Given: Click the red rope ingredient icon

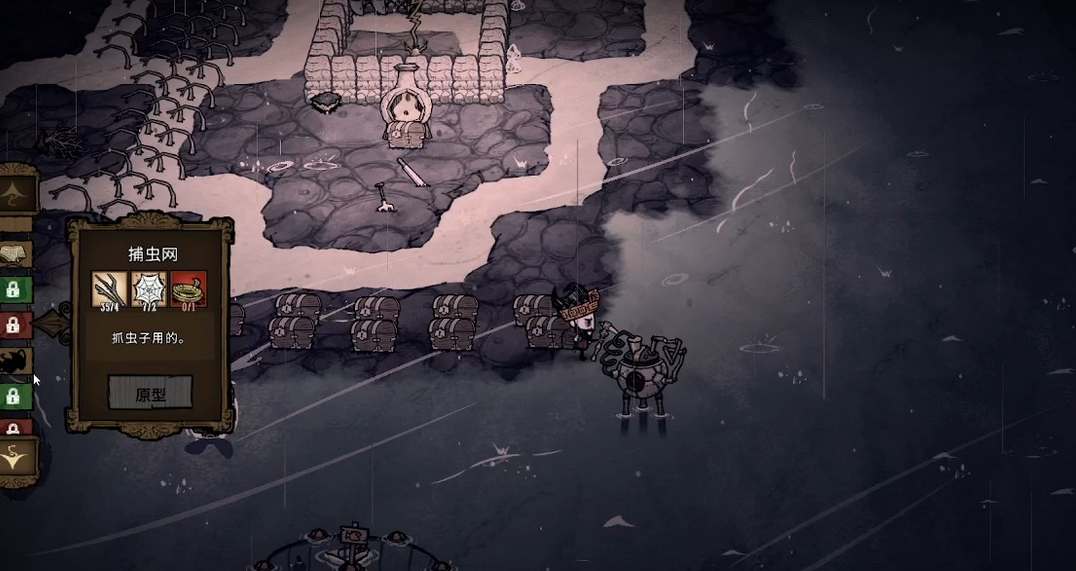Looking at the screenshot, I should [188, 289].
